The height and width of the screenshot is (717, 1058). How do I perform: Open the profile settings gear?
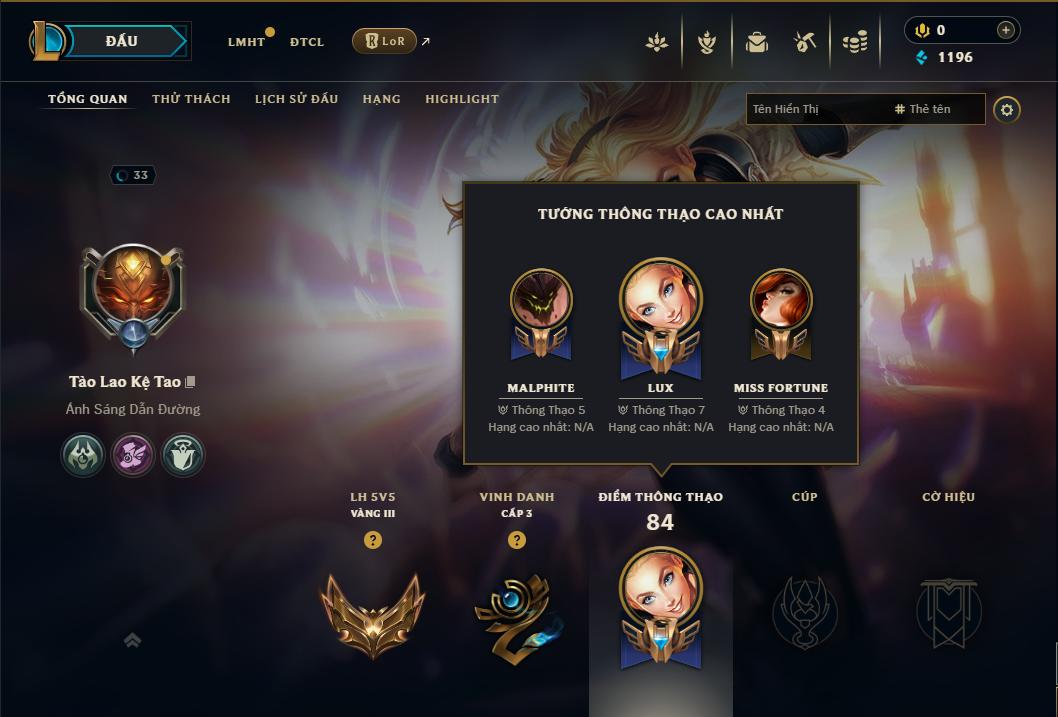pyautogui.click(x=1007, y=109)
